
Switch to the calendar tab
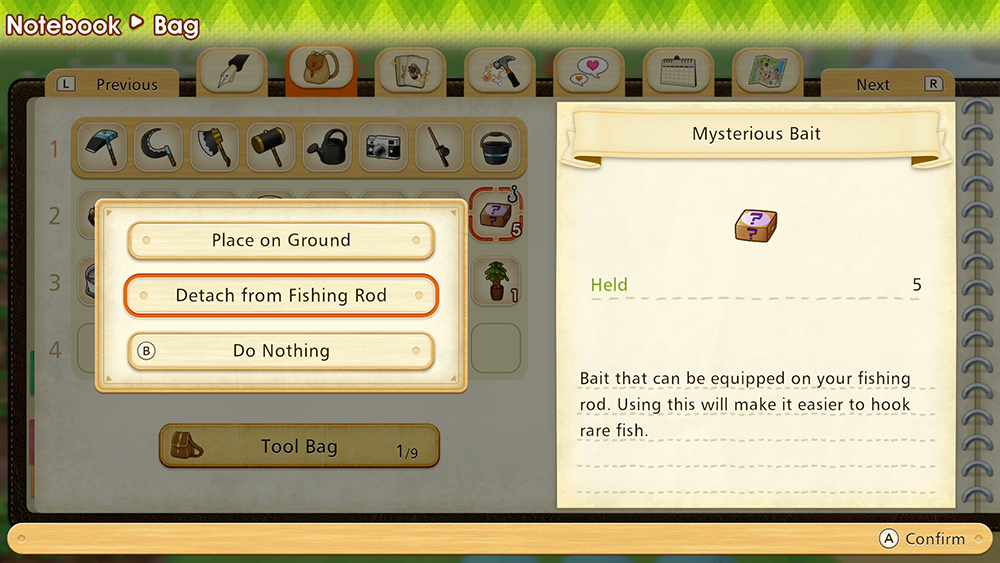point(677,72)
